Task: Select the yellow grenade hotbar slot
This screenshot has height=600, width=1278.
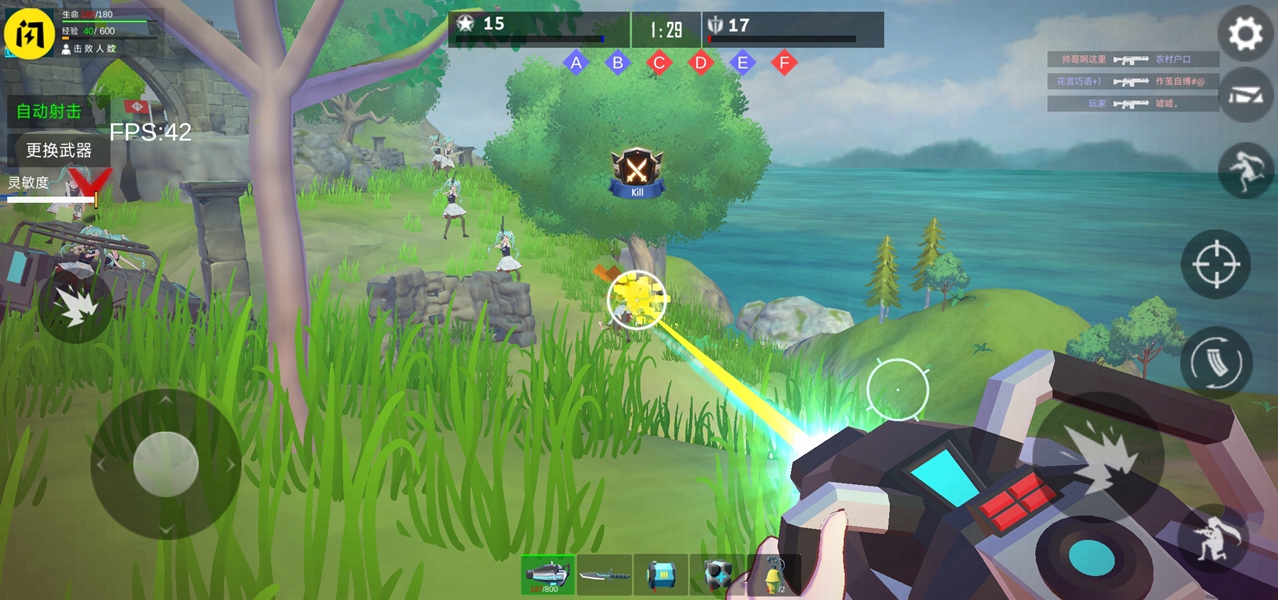Action: click(x=774, y=575)
